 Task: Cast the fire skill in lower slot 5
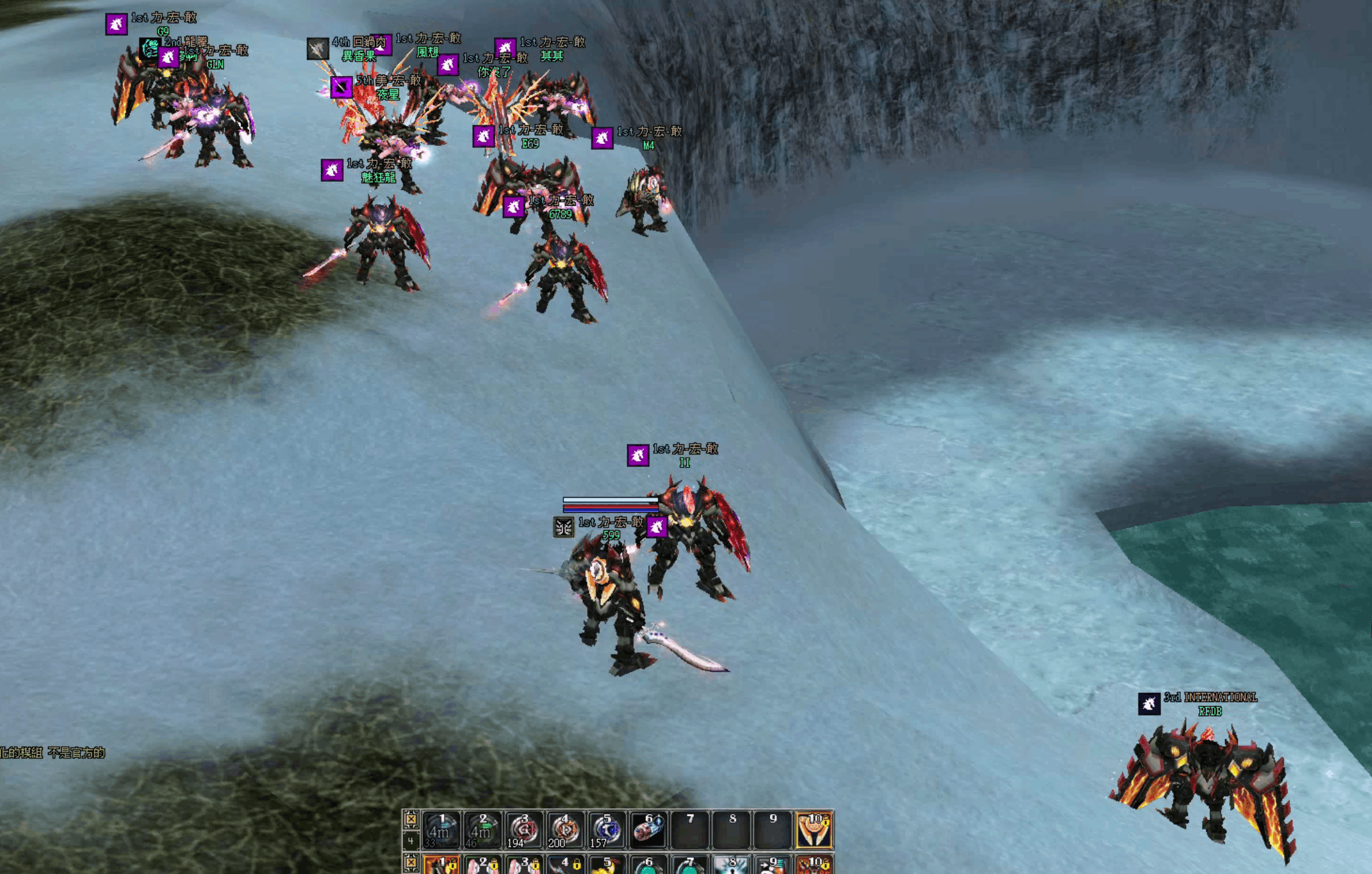click(x=606, y=865)
